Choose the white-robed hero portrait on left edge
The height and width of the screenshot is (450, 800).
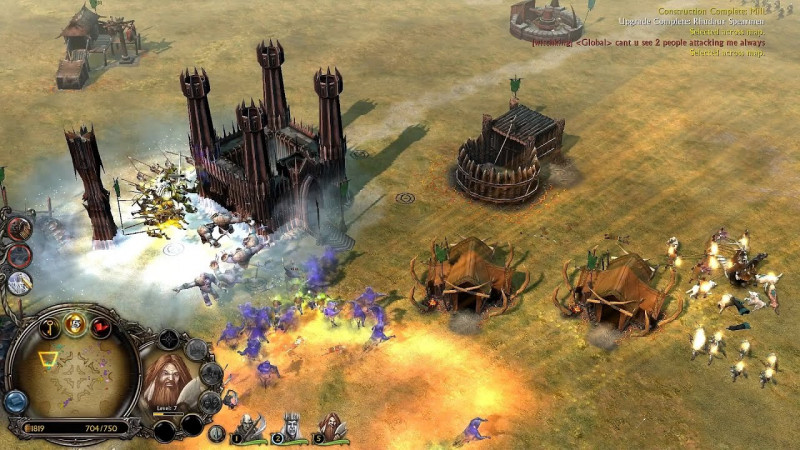click(19, 283)
